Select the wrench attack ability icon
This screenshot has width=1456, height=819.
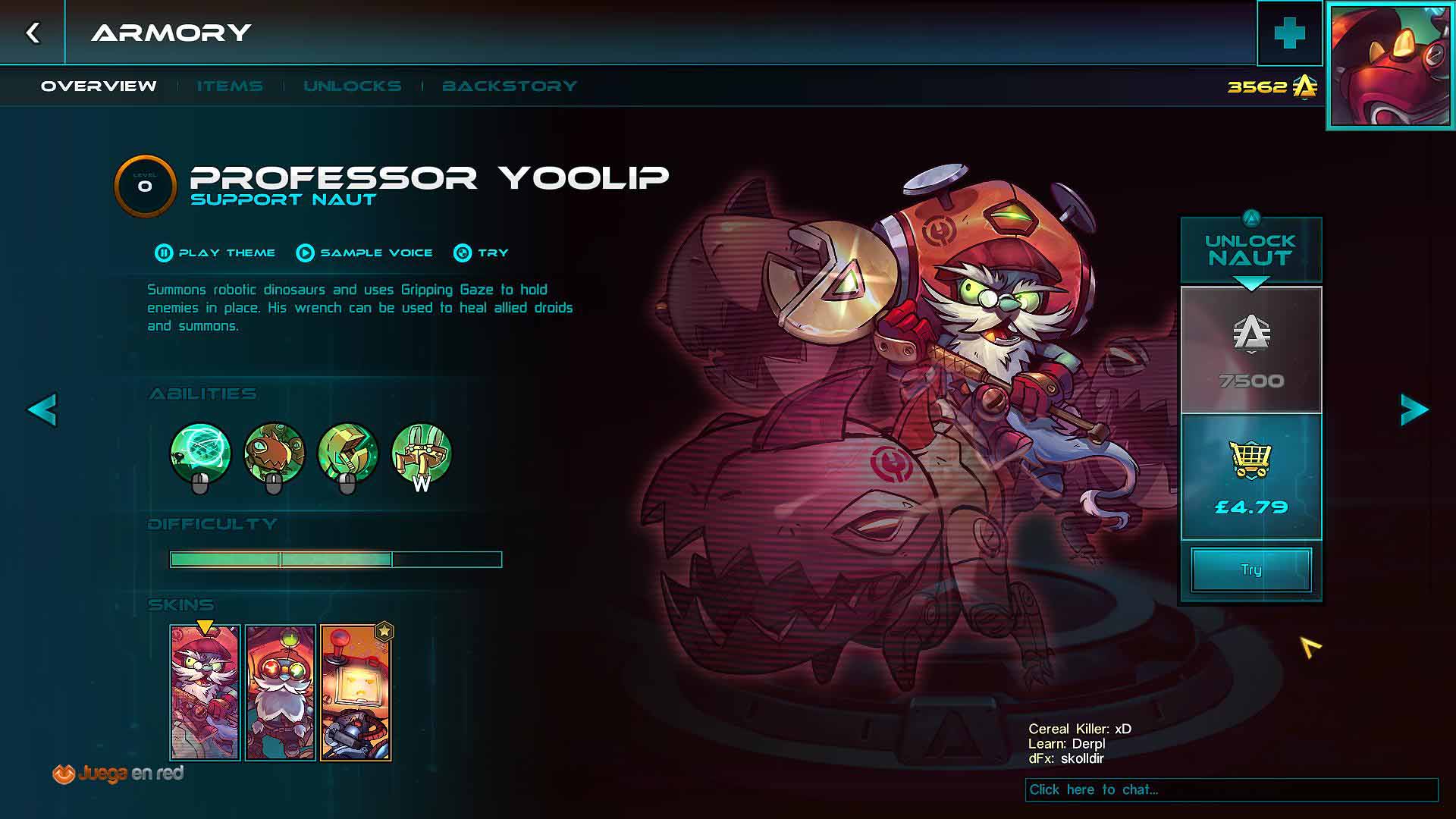pyautogui.click(x=347, y=454)
